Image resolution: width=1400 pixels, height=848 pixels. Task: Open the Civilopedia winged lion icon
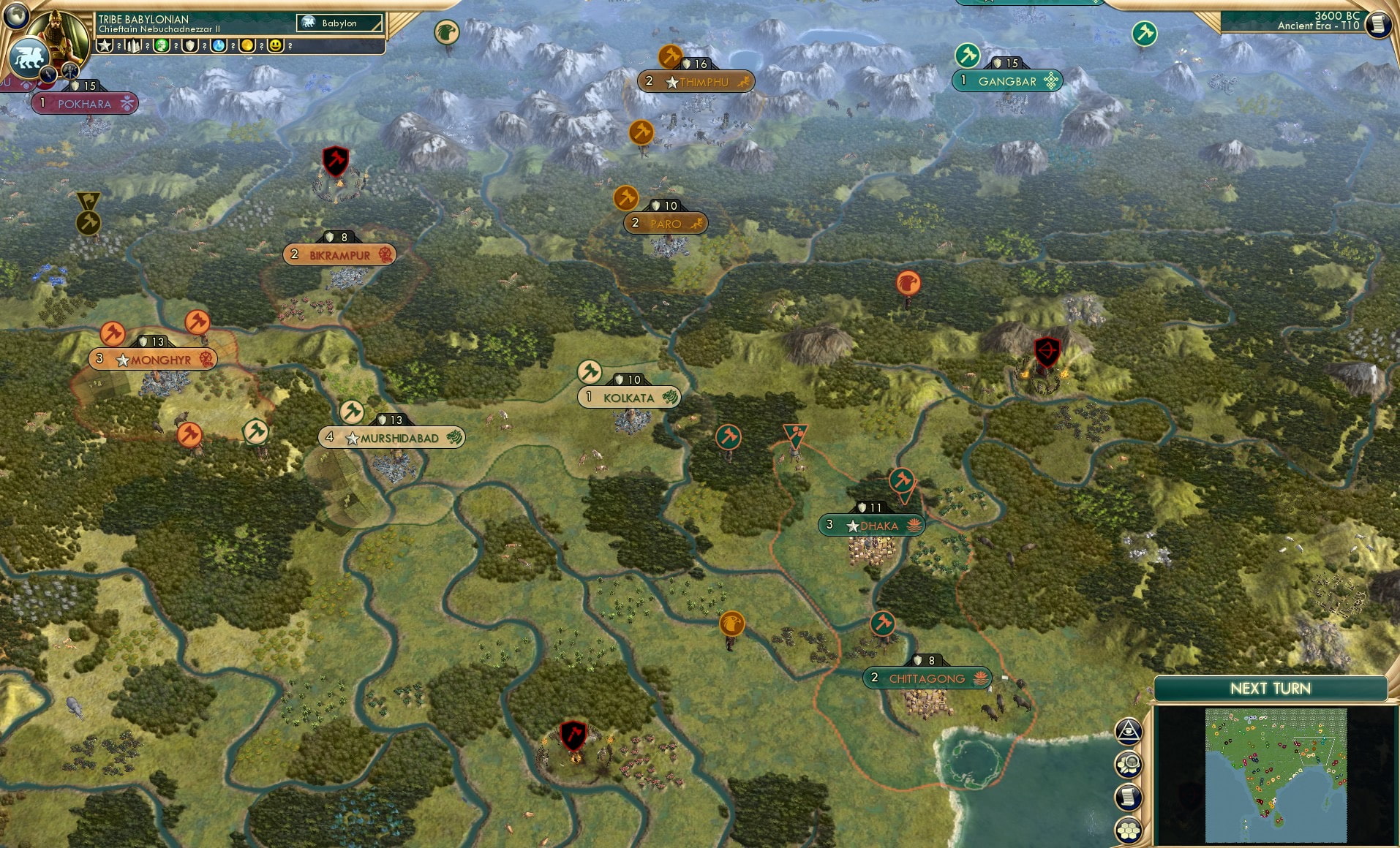pos(28,56)
